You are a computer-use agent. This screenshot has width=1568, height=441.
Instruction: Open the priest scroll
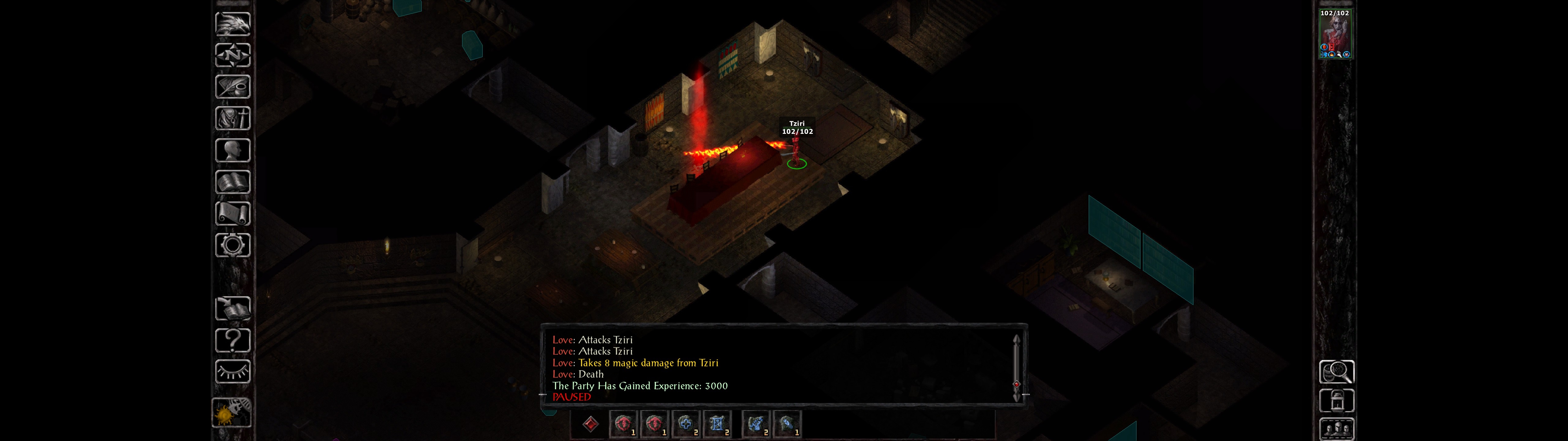click(x=232, y=213)
